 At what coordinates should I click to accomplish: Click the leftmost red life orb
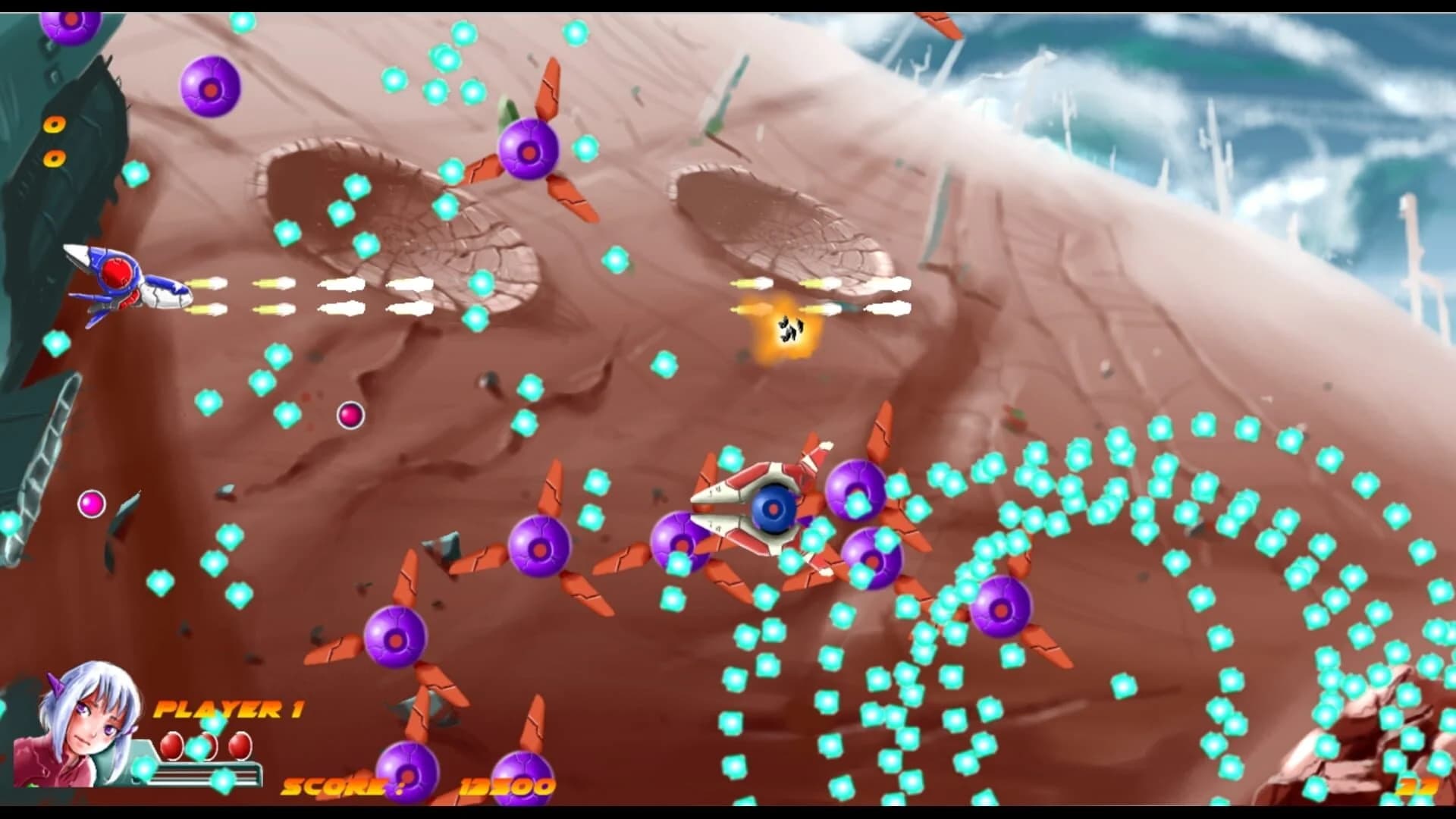172,747
